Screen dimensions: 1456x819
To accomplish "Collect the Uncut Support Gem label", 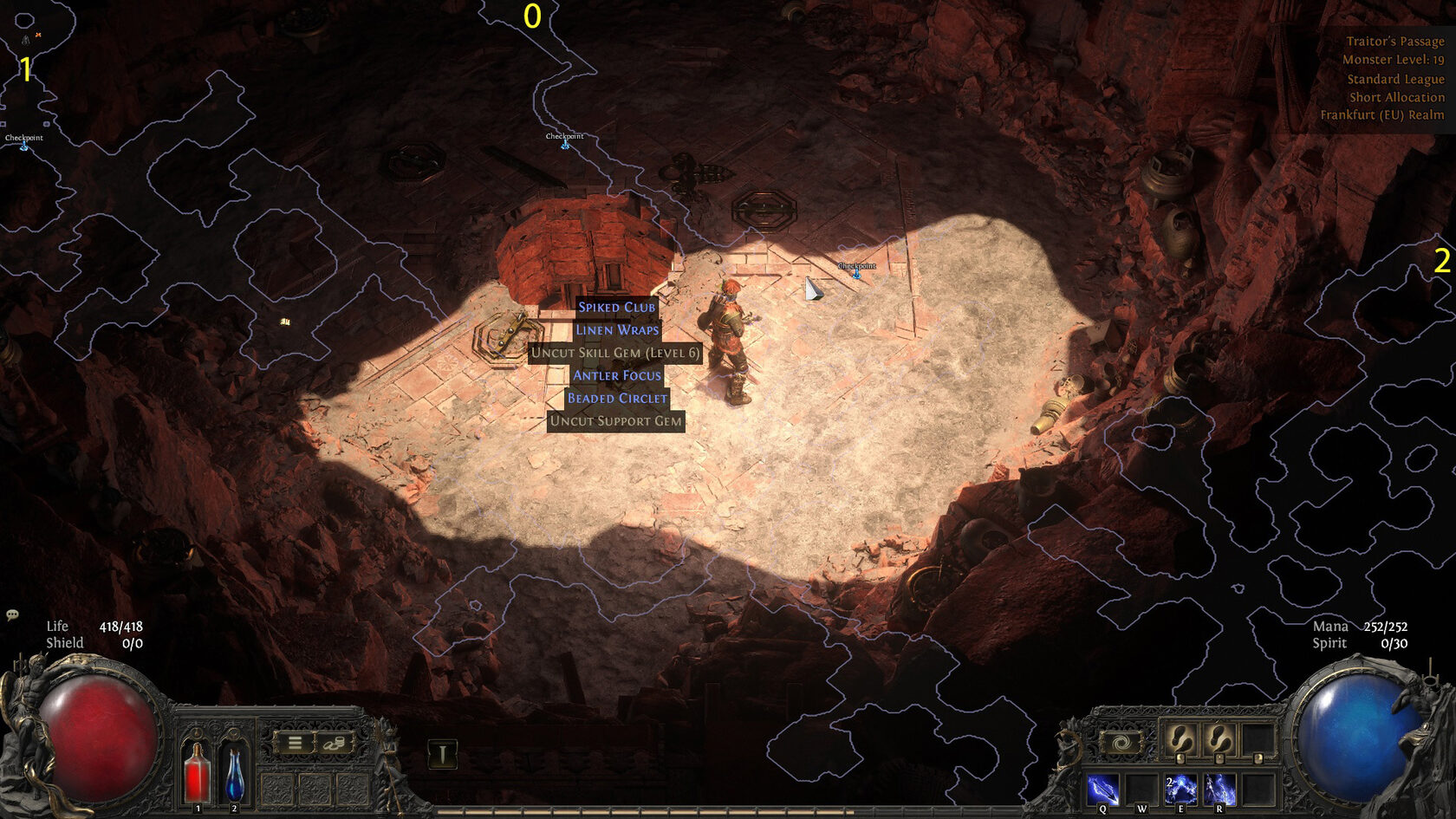I will (x=615, y=421).
